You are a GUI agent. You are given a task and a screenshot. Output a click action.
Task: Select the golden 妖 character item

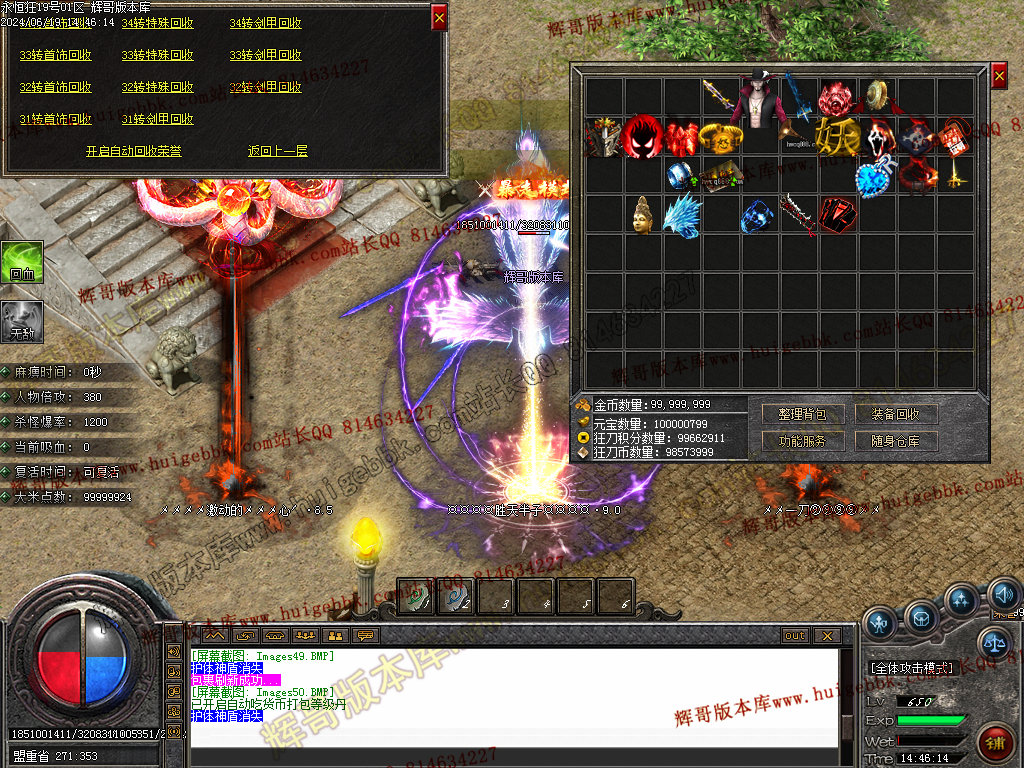point(838,135)
